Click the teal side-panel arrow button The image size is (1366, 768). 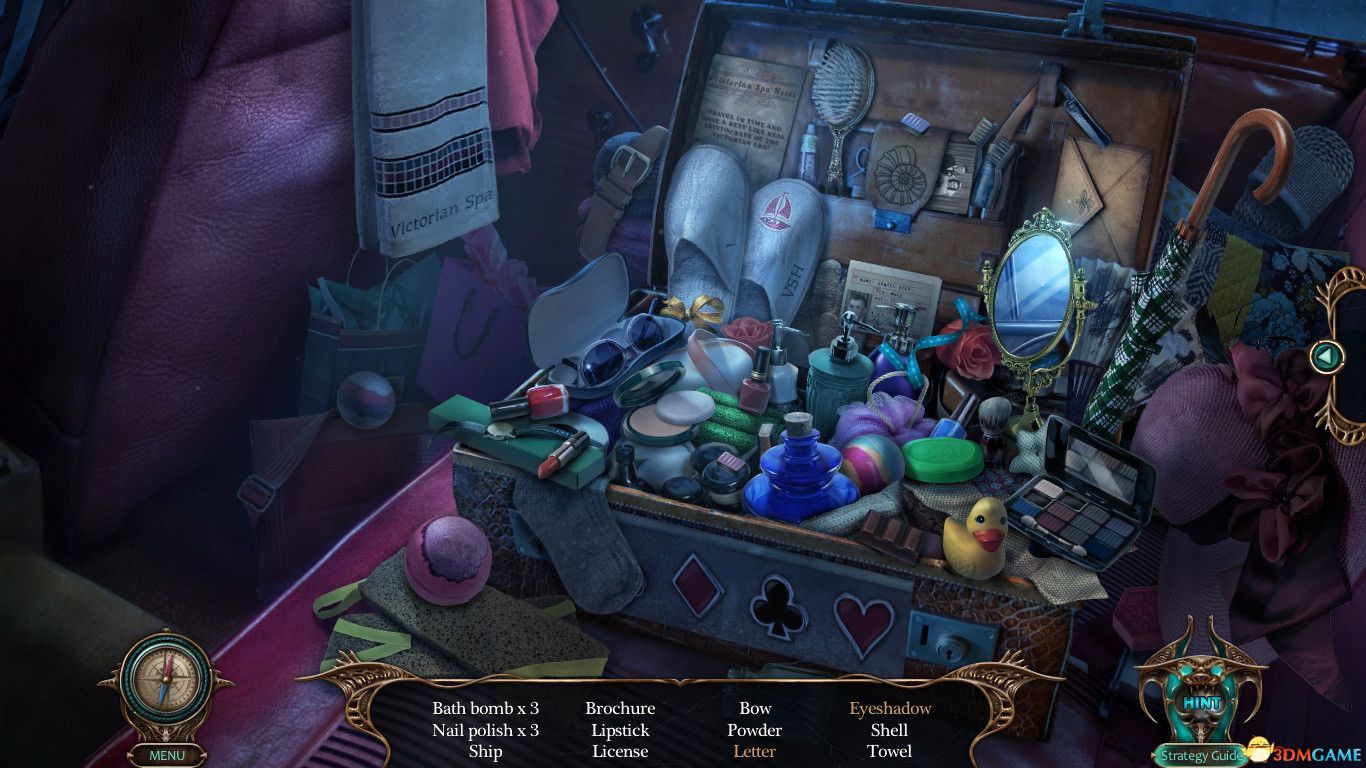point(1327,355)
